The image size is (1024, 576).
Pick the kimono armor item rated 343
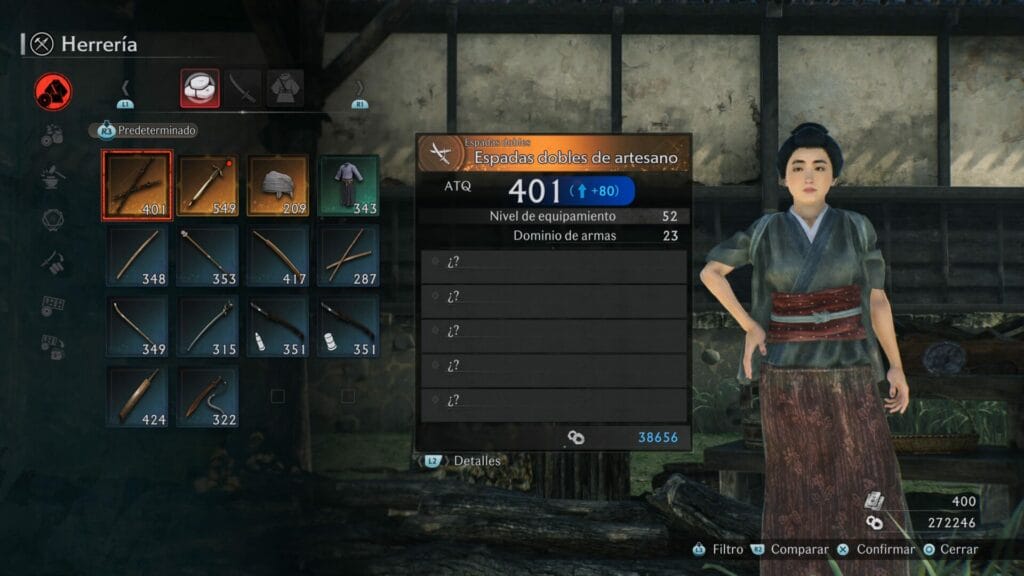[x=348, y=185]
